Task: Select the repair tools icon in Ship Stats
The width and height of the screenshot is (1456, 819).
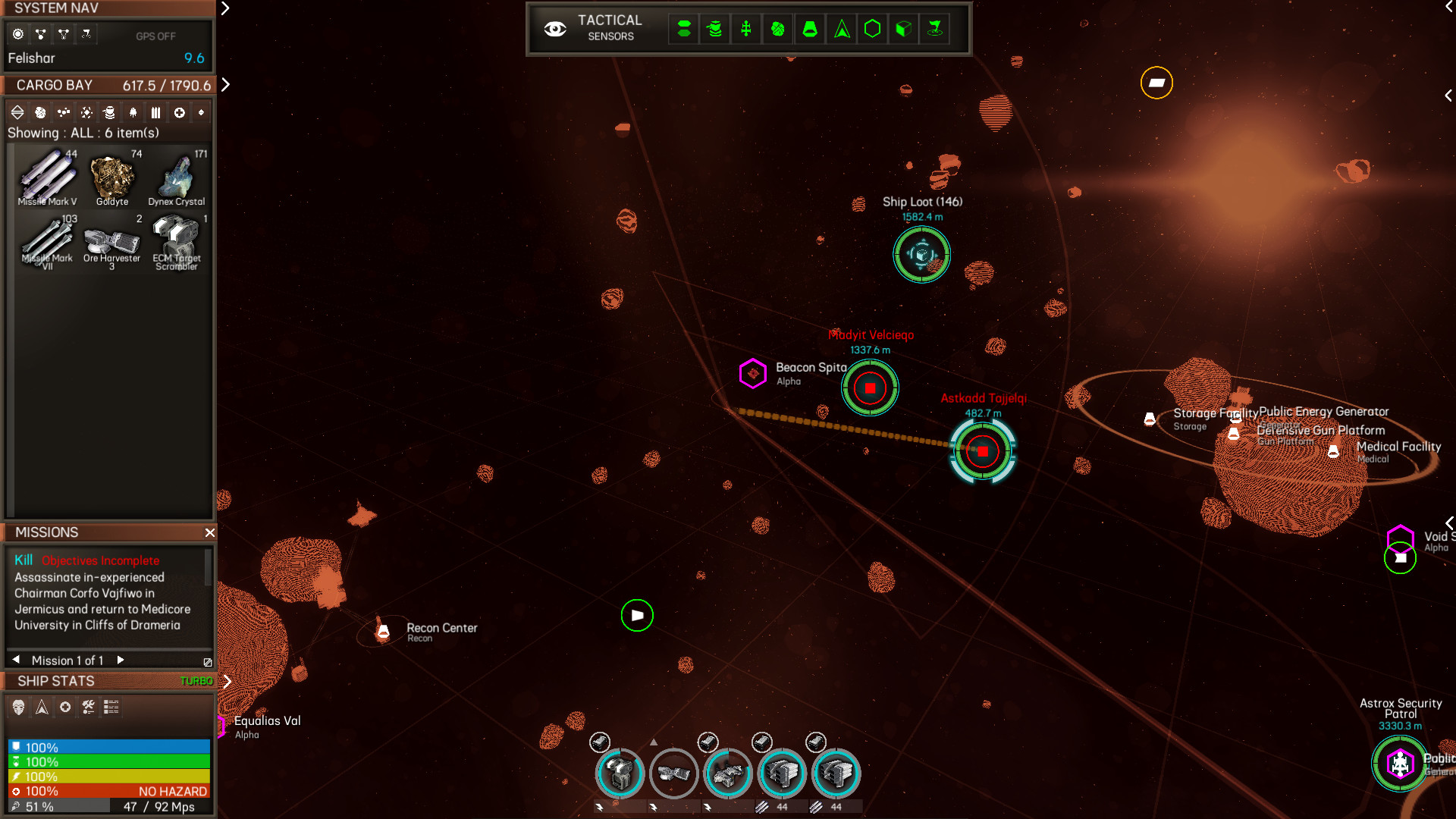Action: click(89, 708)
